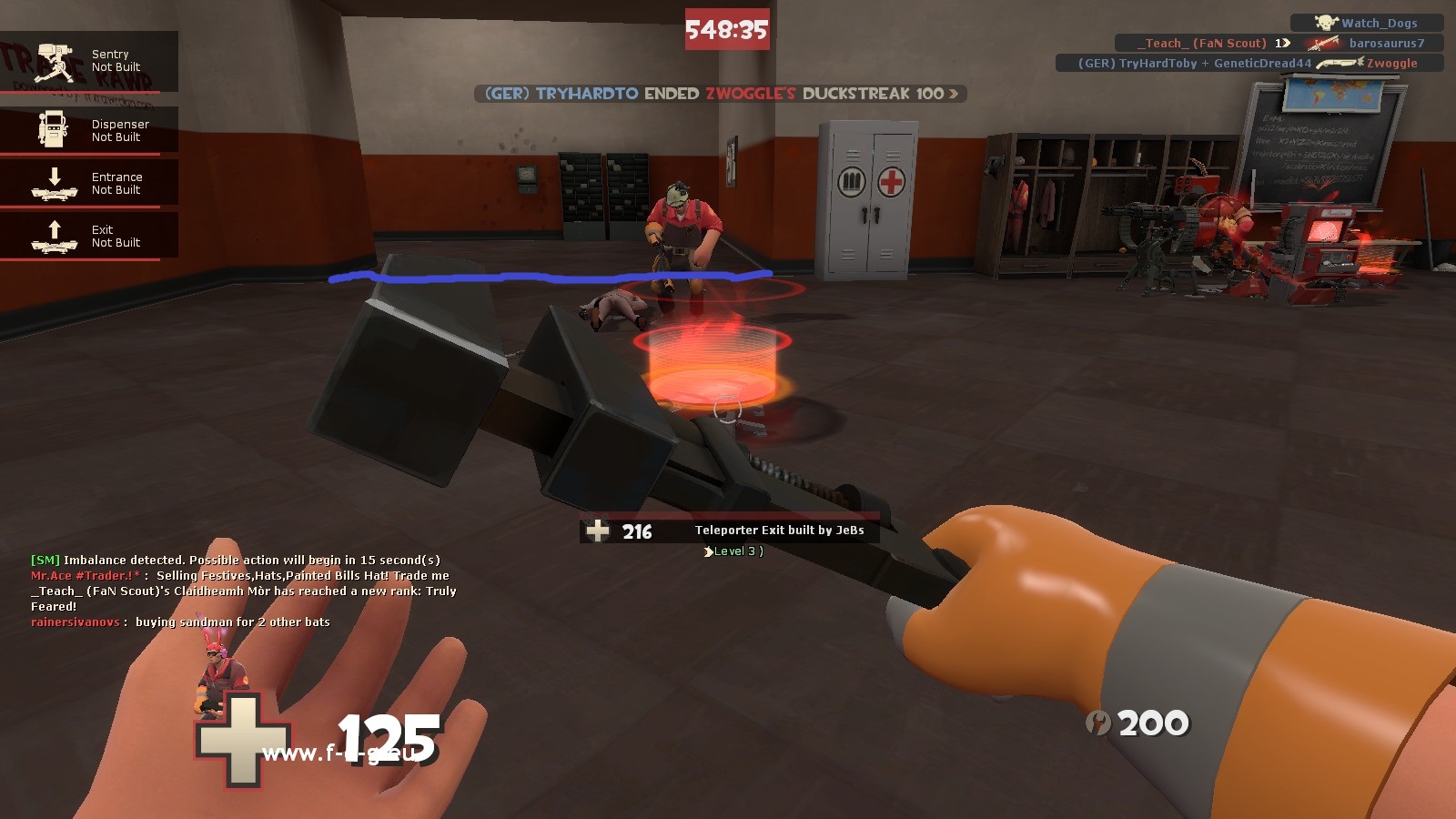This screenshot has height=819, width=1456.
Task: Select the Sentry Not Built status panel
Action: coord(88,62)
